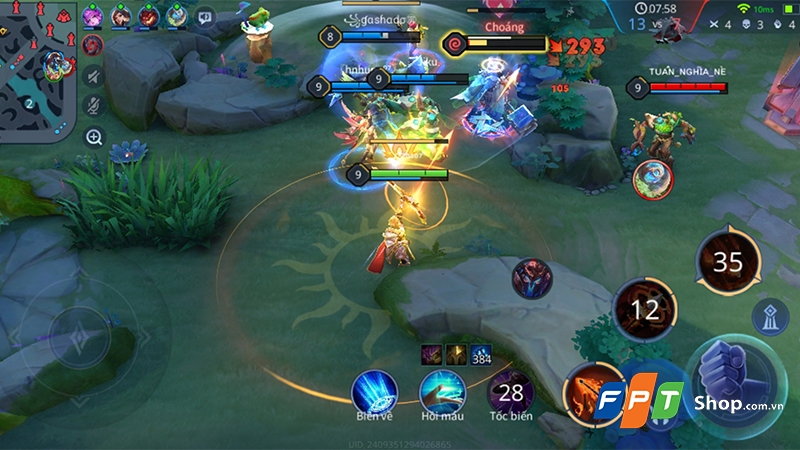Viewport: 800px width, 450px height.
Task: Buy the suggested item priced 384
Action: (482, 354)
